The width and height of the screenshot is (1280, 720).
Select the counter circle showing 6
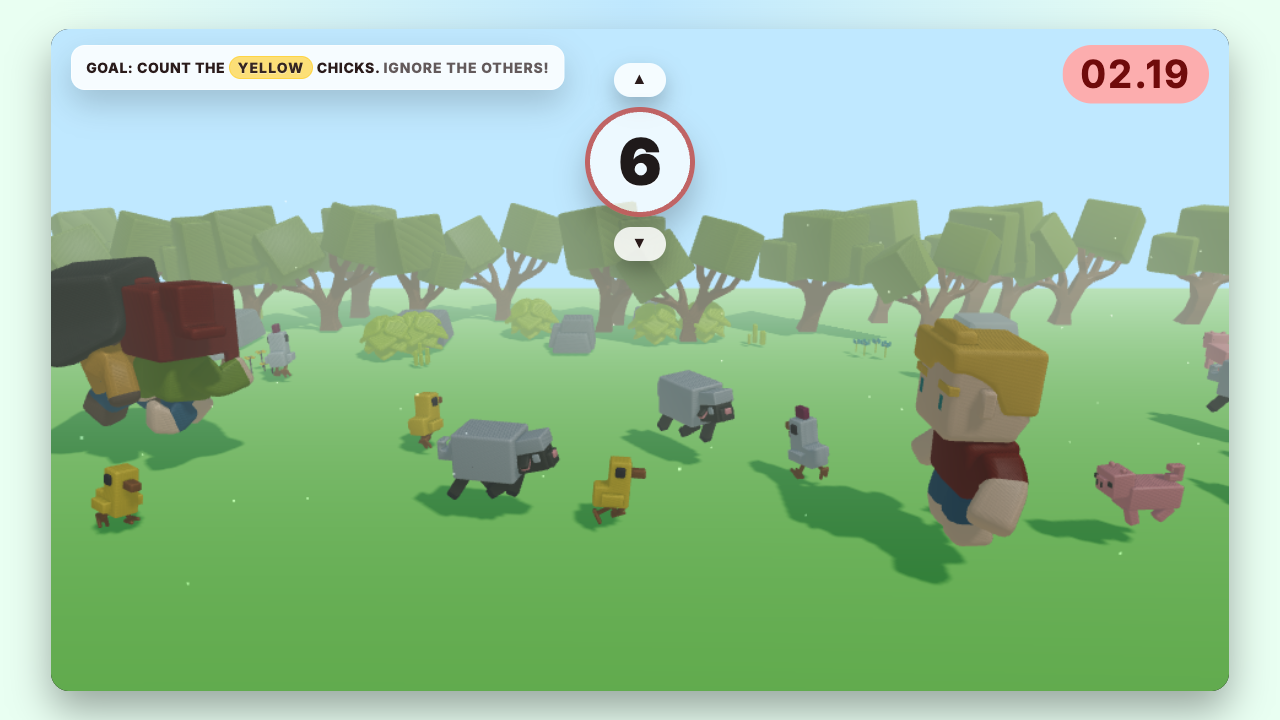coord(640,161)
